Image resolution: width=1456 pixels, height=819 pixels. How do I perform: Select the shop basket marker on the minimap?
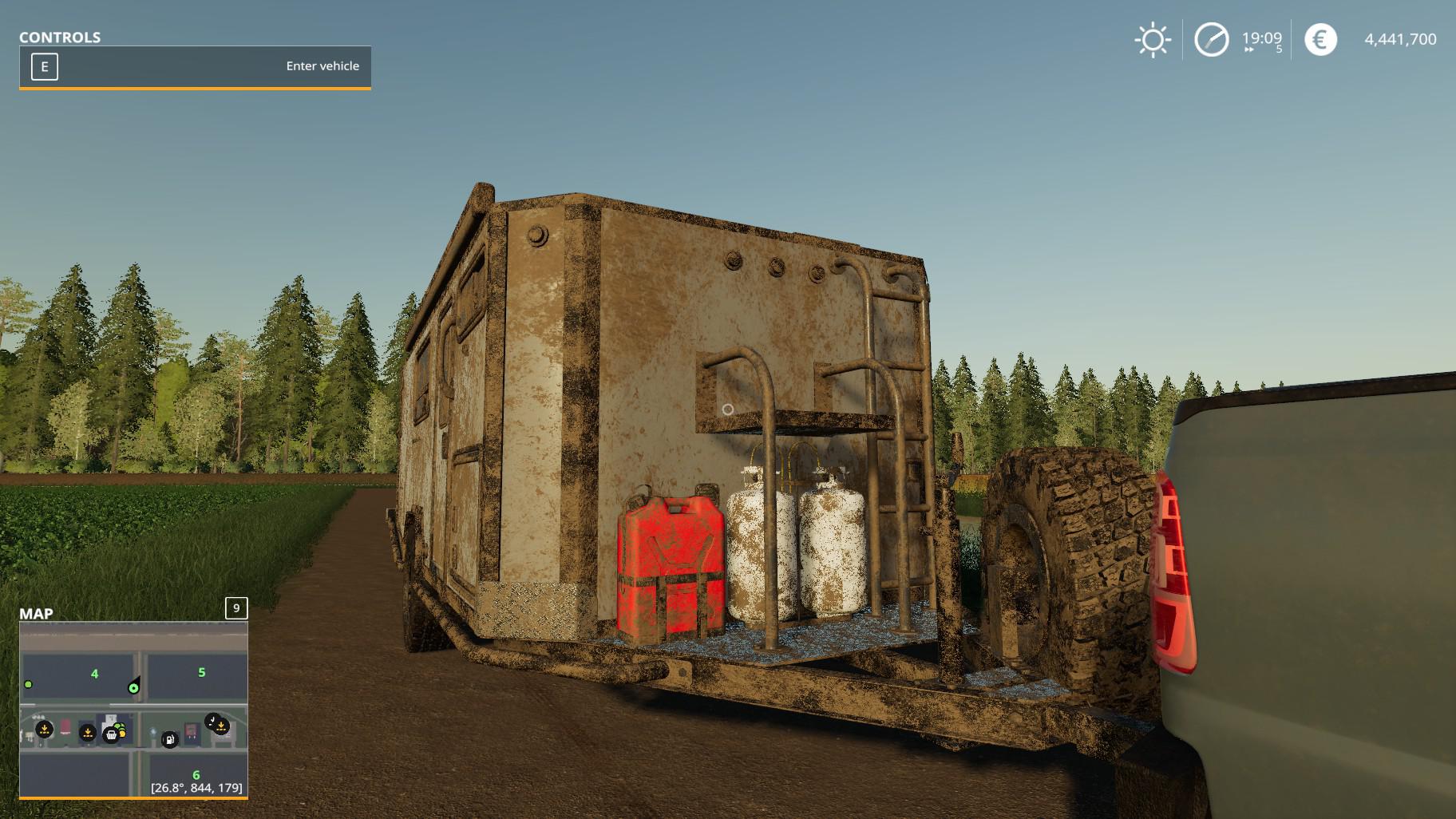[111, 734]
